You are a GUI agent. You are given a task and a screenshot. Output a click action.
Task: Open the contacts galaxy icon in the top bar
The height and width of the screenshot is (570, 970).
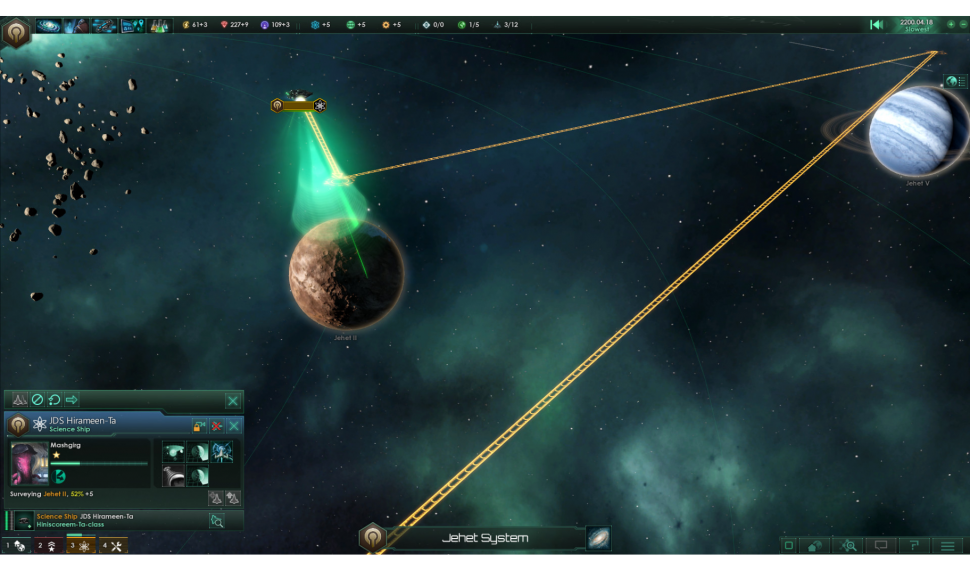point(48,25)
